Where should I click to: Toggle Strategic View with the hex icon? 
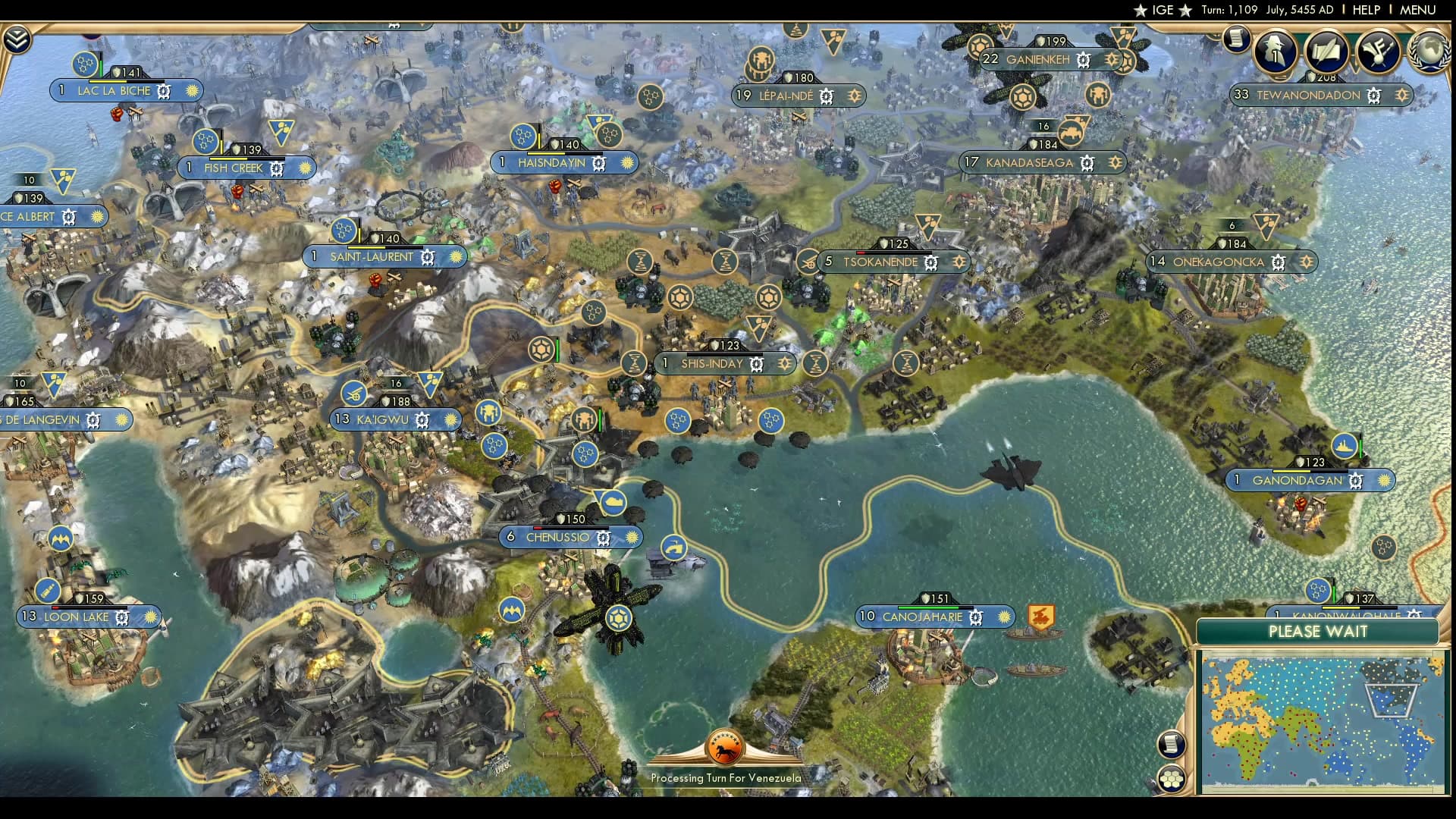[1172, 778]
